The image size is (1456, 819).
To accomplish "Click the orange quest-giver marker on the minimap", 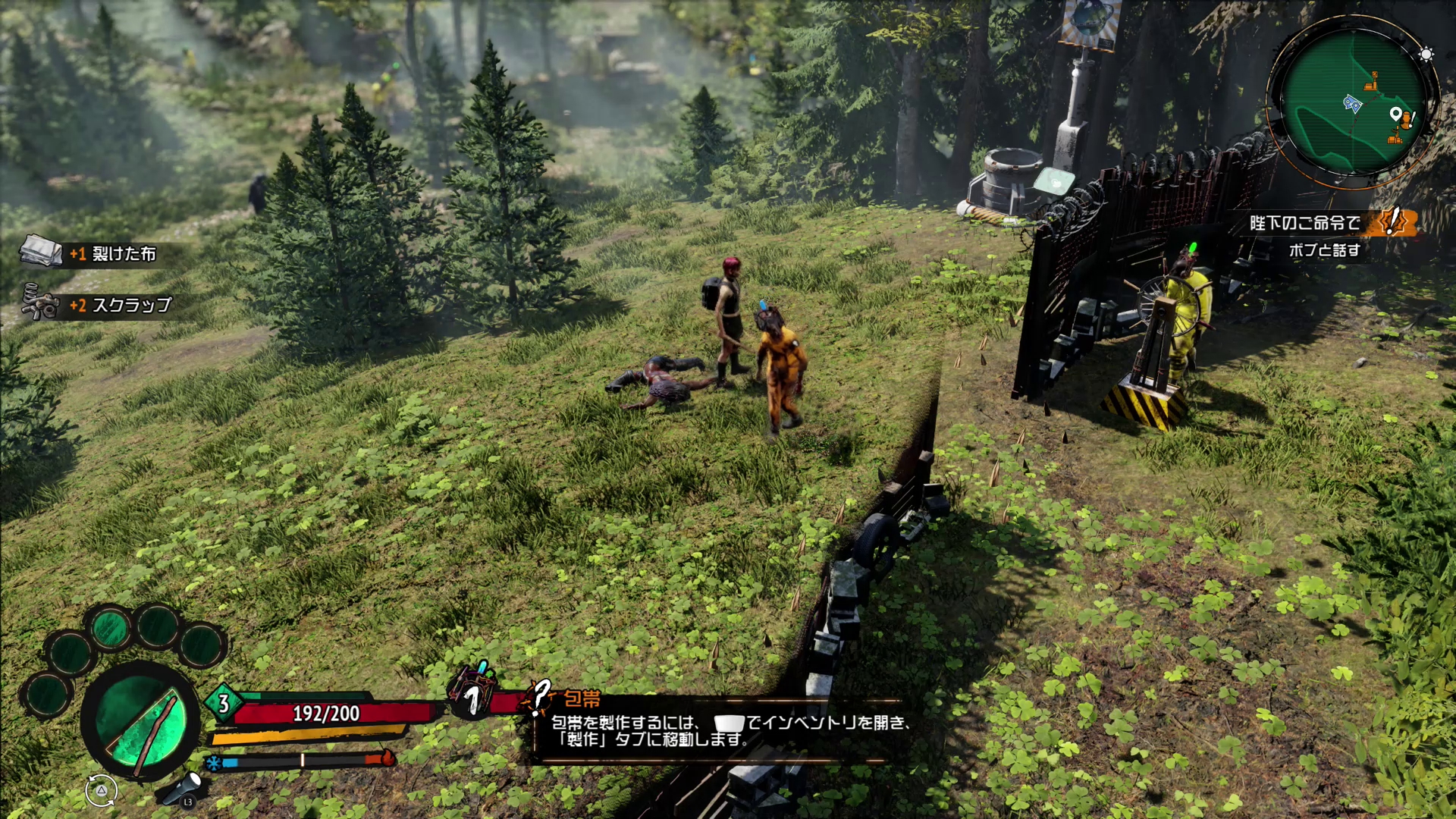I will tap(1407, 119).
